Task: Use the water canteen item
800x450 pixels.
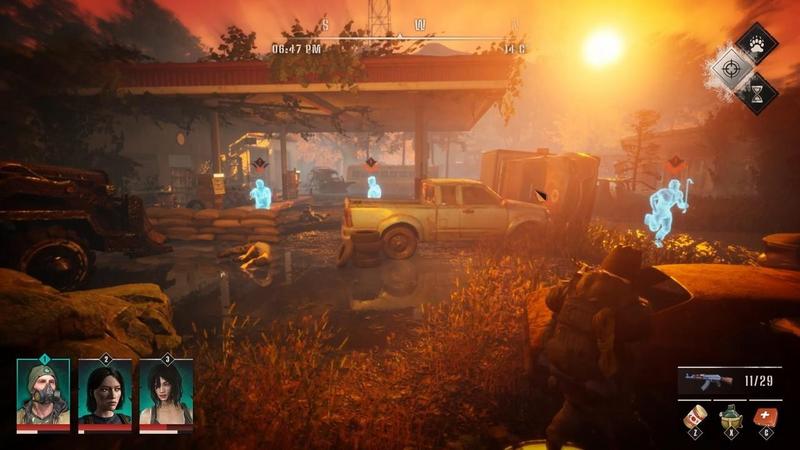Action: 729,416
